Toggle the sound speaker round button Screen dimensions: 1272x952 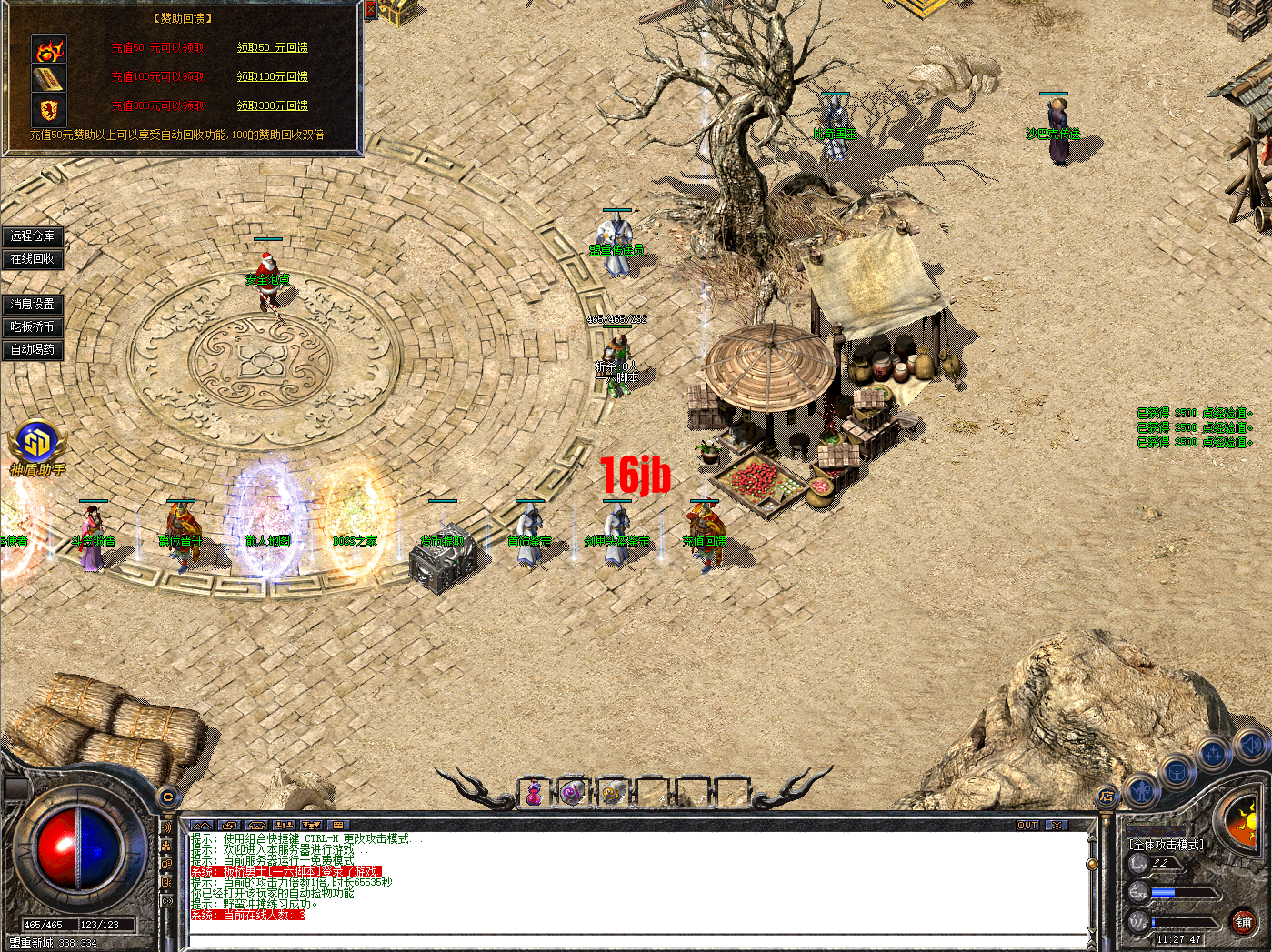click(1252, 746)
